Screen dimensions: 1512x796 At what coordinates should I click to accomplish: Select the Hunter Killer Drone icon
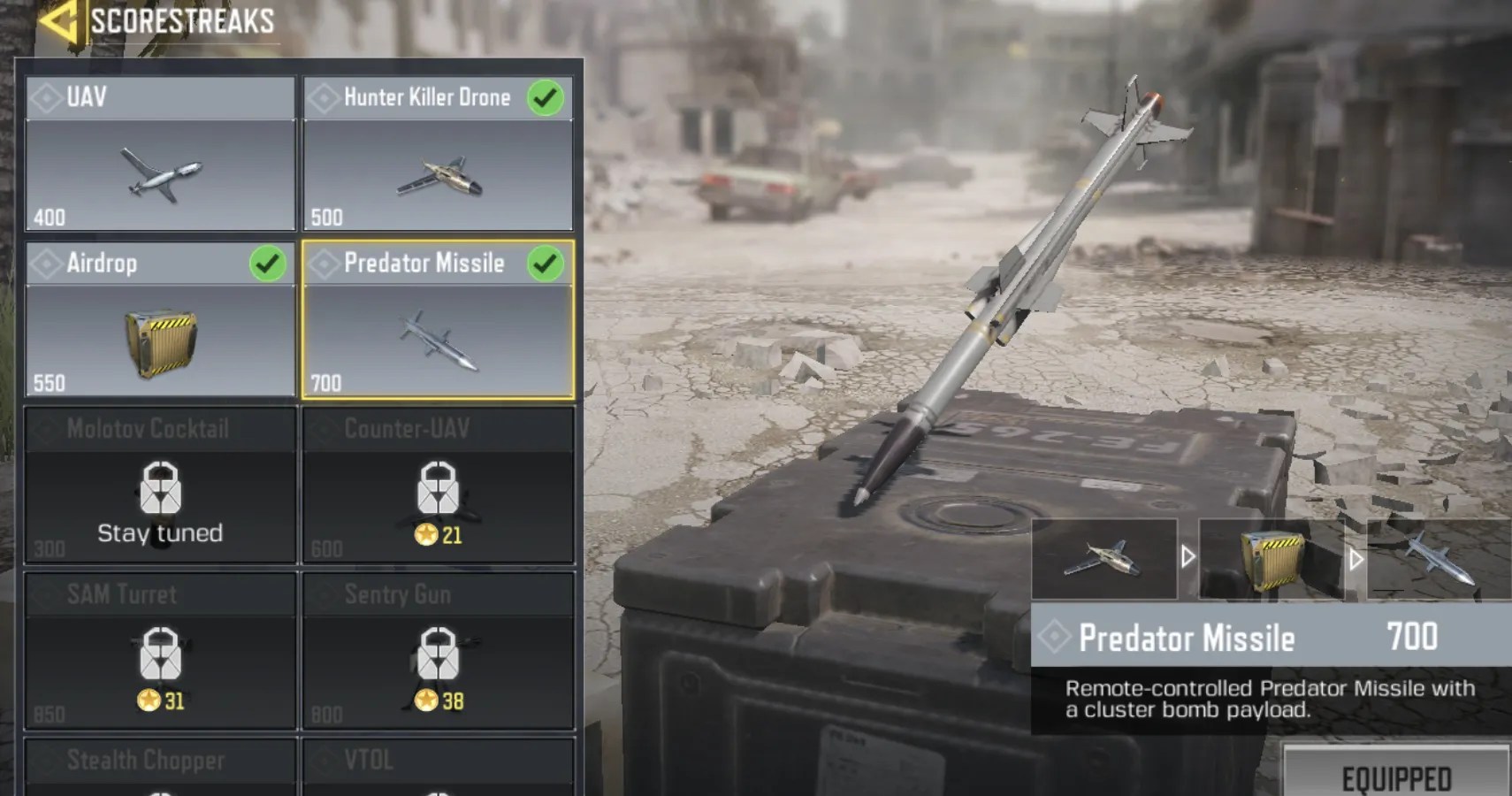(x=439, y=175)
